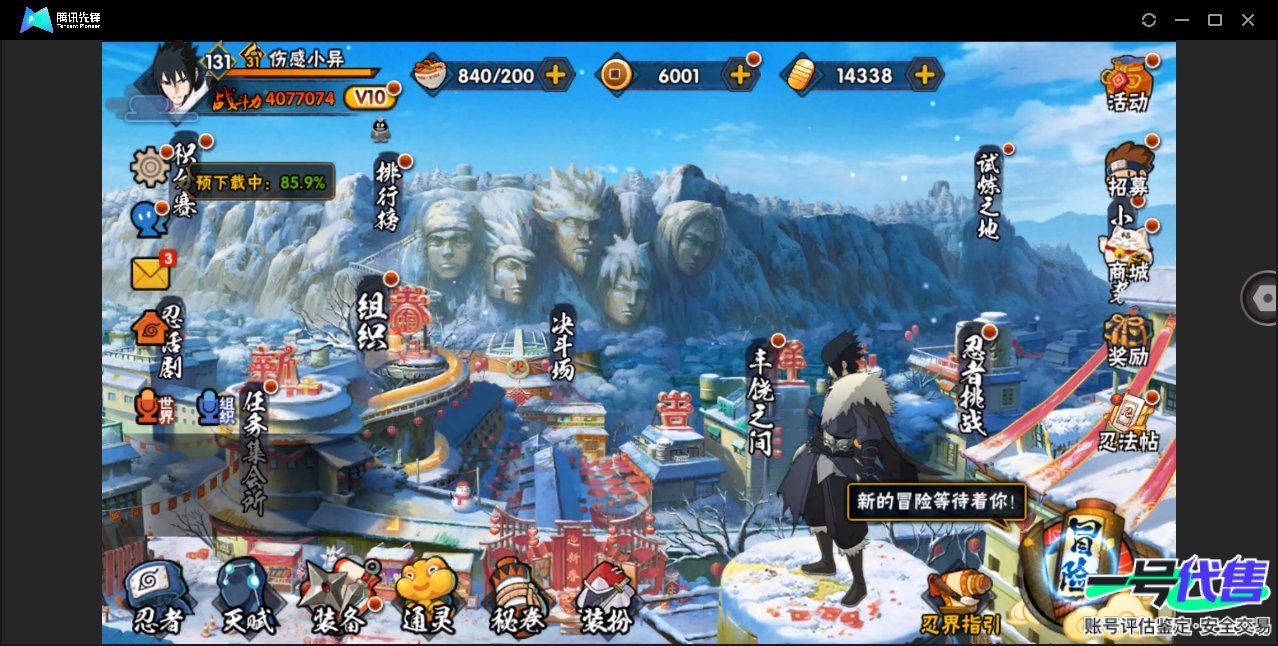Viewport: 1278px width, 646px height.
Task: Open the 秘卷 scroll menu
Action: click(x=517, y=598)
